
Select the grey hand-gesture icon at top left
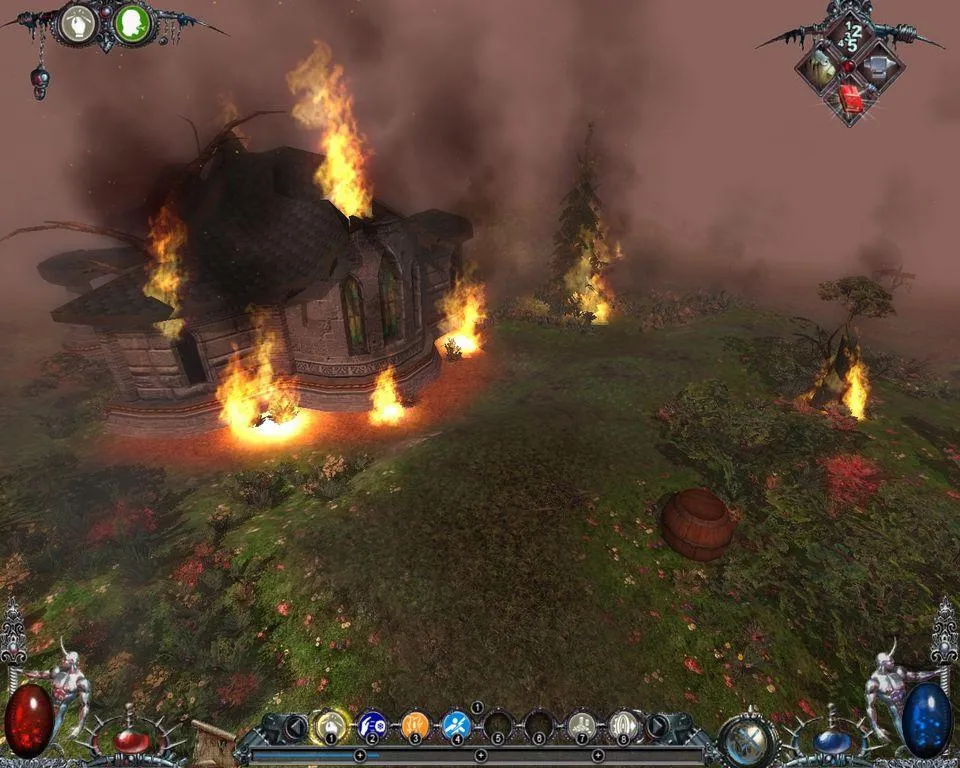point(78,25)
